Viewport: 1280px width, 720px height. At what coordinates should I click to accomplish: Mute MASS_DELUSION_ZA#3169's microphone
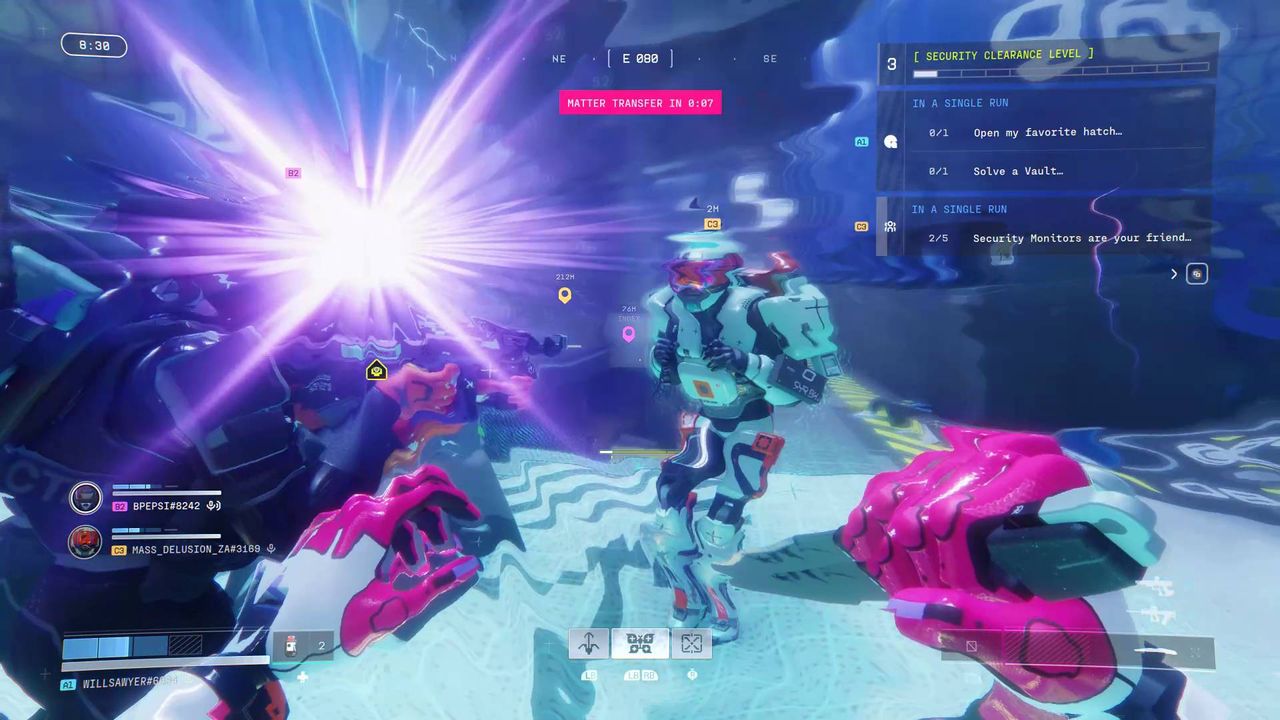(270, 548)
